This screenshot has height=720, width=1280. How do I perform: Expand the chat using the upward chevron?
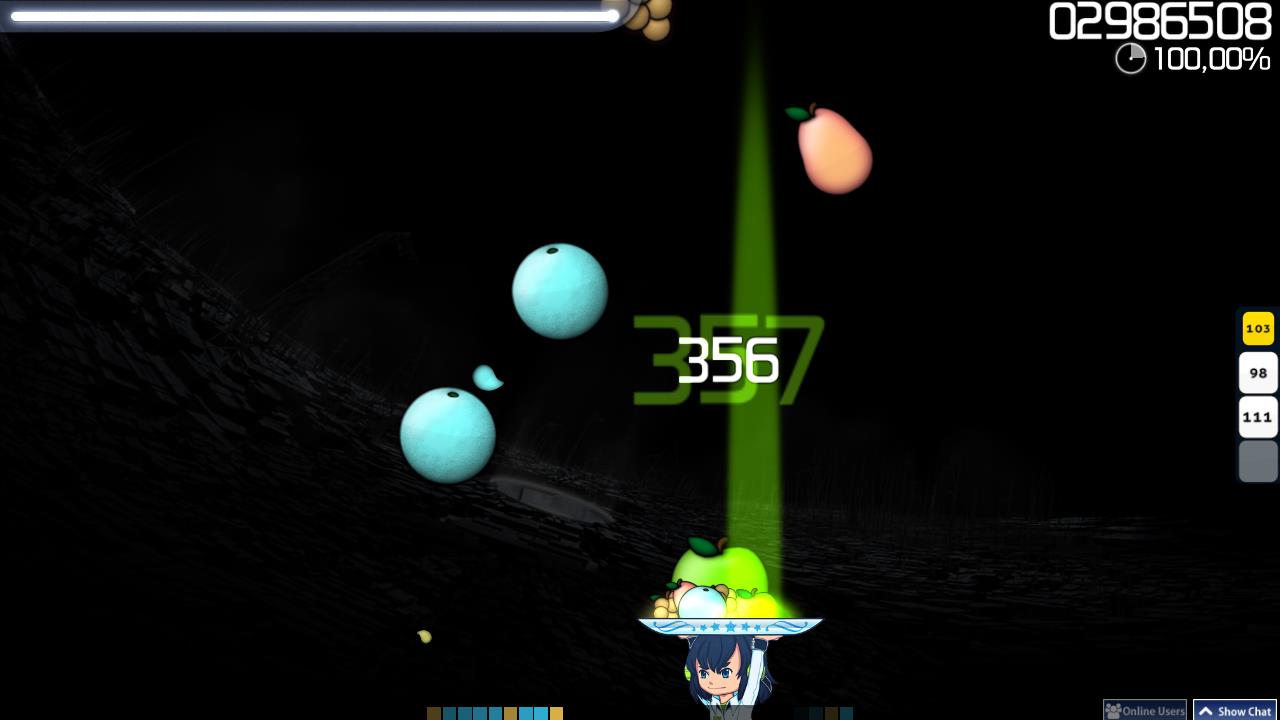click(1206, 710)
